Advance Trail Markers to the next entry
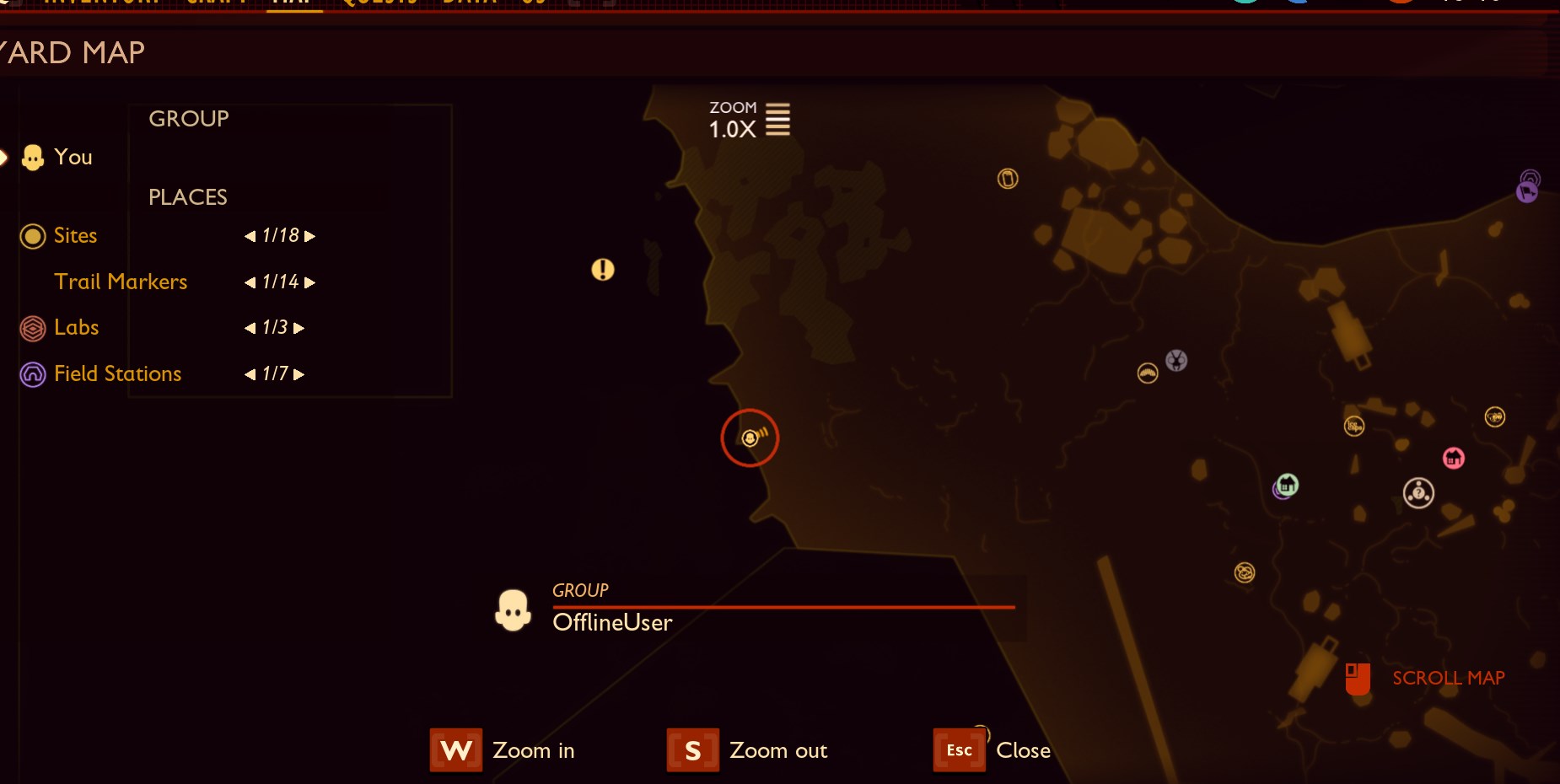 click(x=311, y=282)
